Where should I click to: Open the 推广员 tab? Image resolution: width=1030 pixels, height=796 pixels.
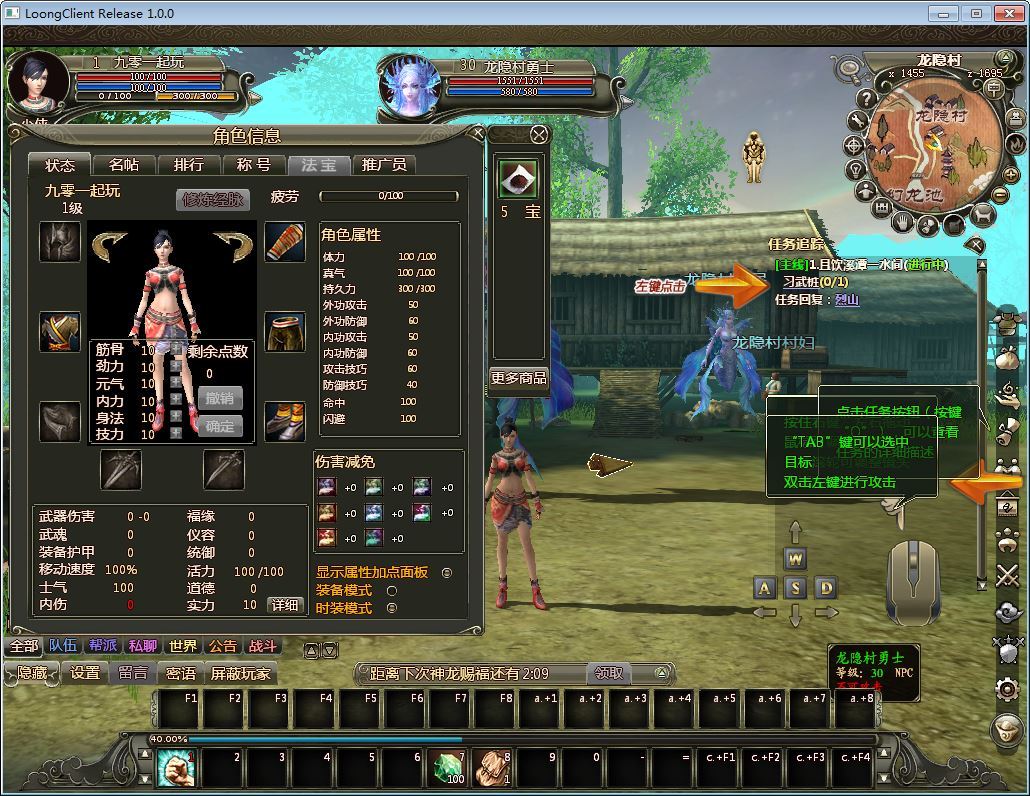pyautogui.click(x=385, y=165)
